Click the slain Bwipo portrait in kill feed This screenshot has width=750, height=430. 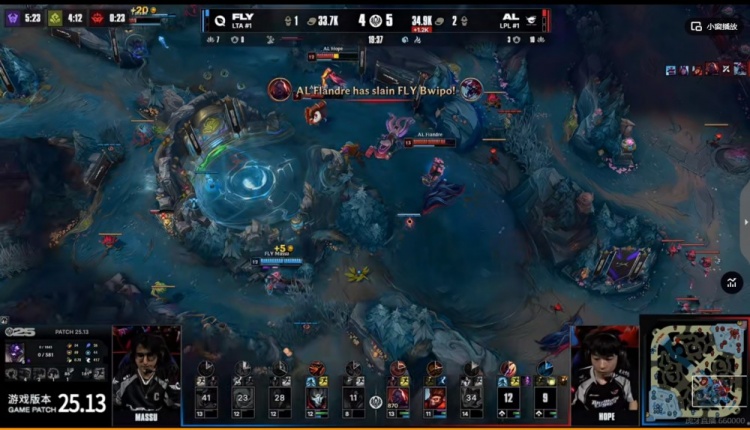click(471, 90)
